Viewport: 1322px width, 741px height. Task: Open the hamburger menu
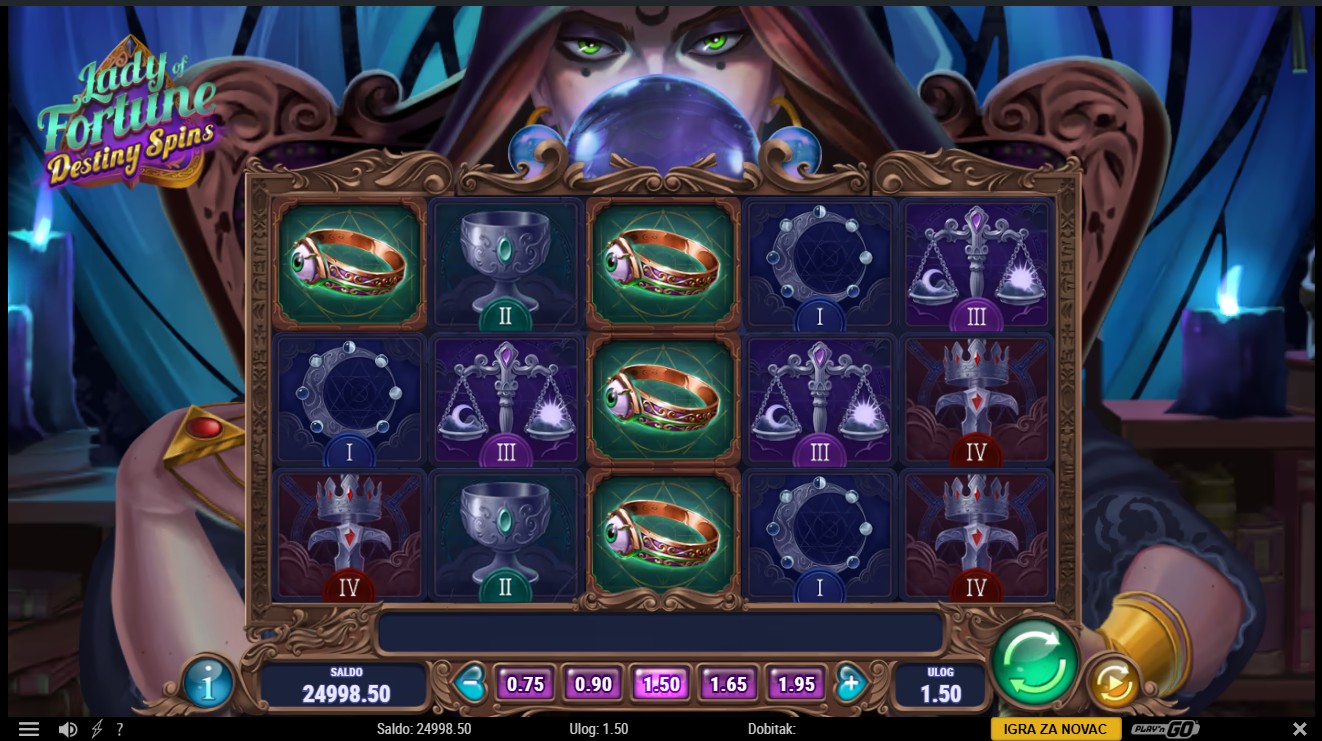click(29, 729)
